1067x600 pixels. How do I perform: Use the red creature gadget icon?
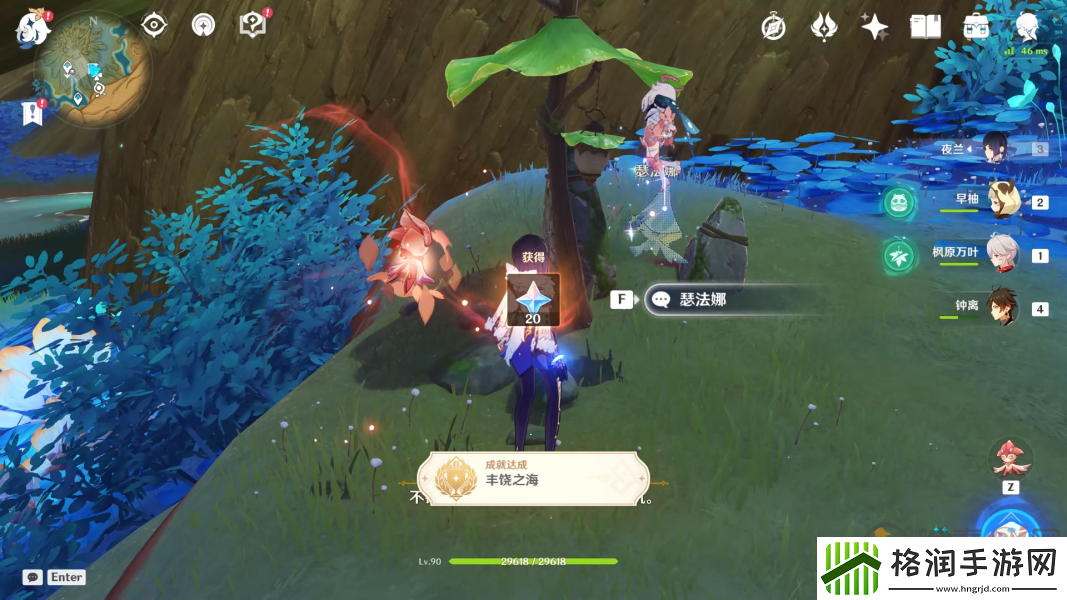point(1010,459)
